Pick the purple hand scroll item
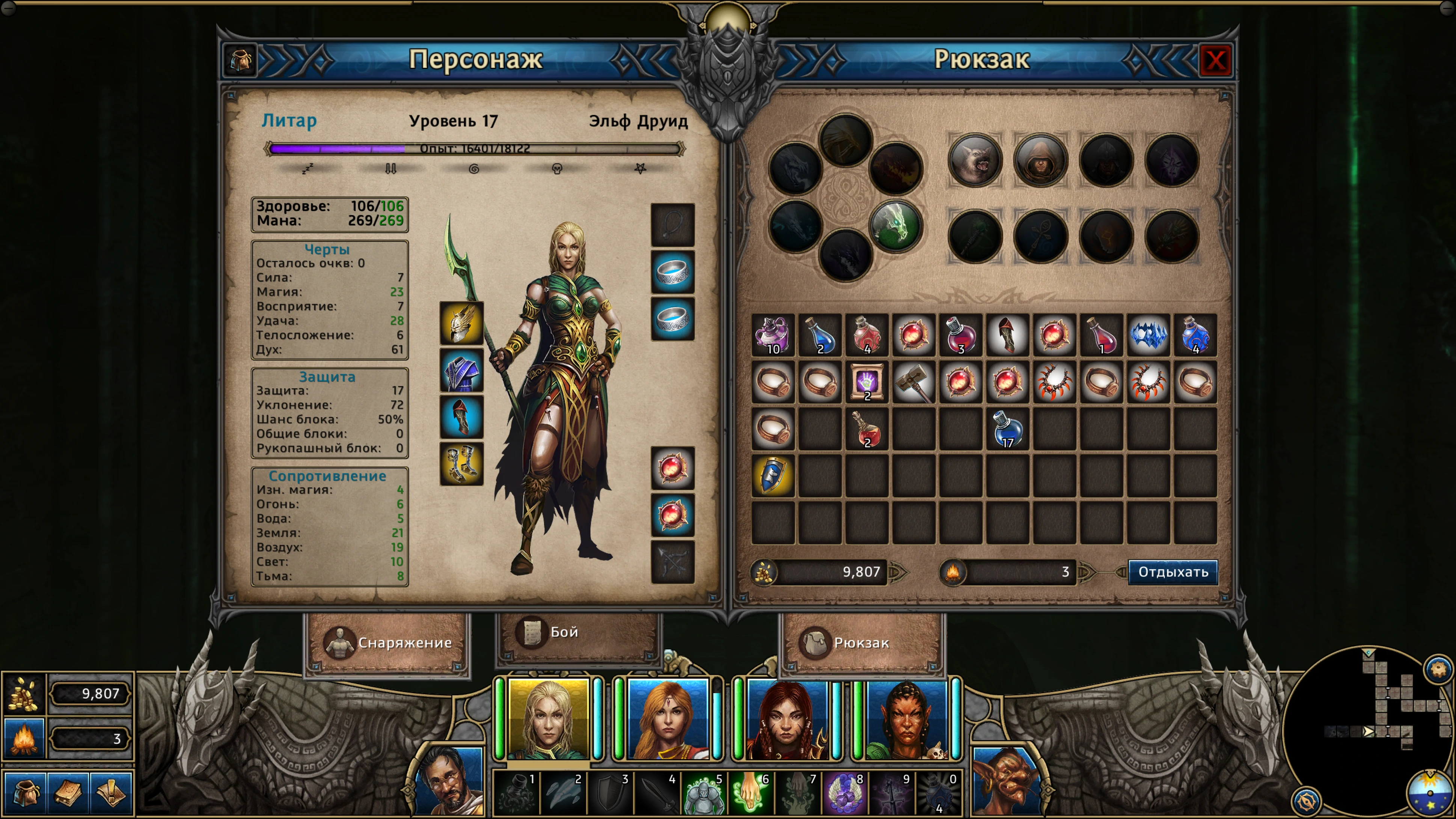This screenshot has height=819, width=1456. [x=867, y=383]
